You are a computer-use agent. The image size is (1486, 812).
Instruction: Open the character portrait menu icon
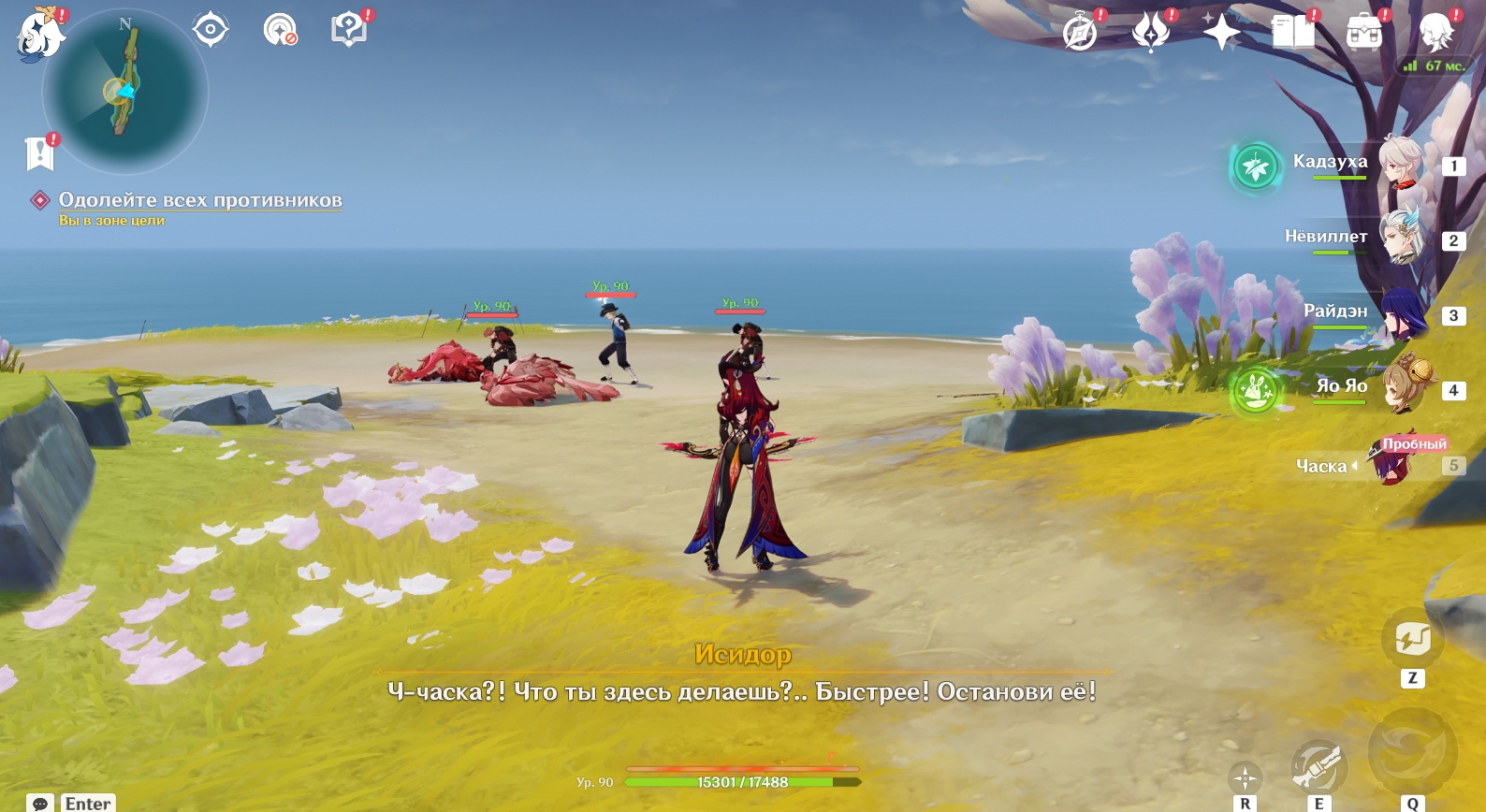(1435, 33)
